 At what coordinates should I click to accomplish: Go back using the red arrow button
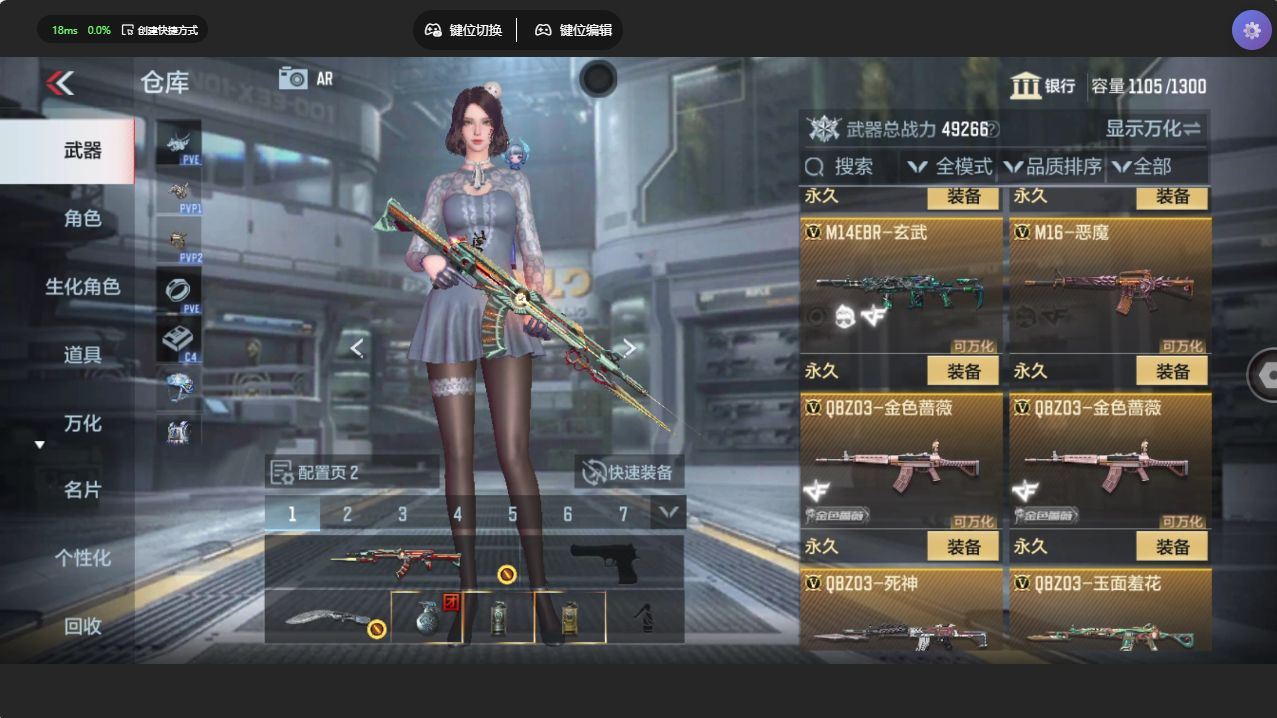coord(60,83)
